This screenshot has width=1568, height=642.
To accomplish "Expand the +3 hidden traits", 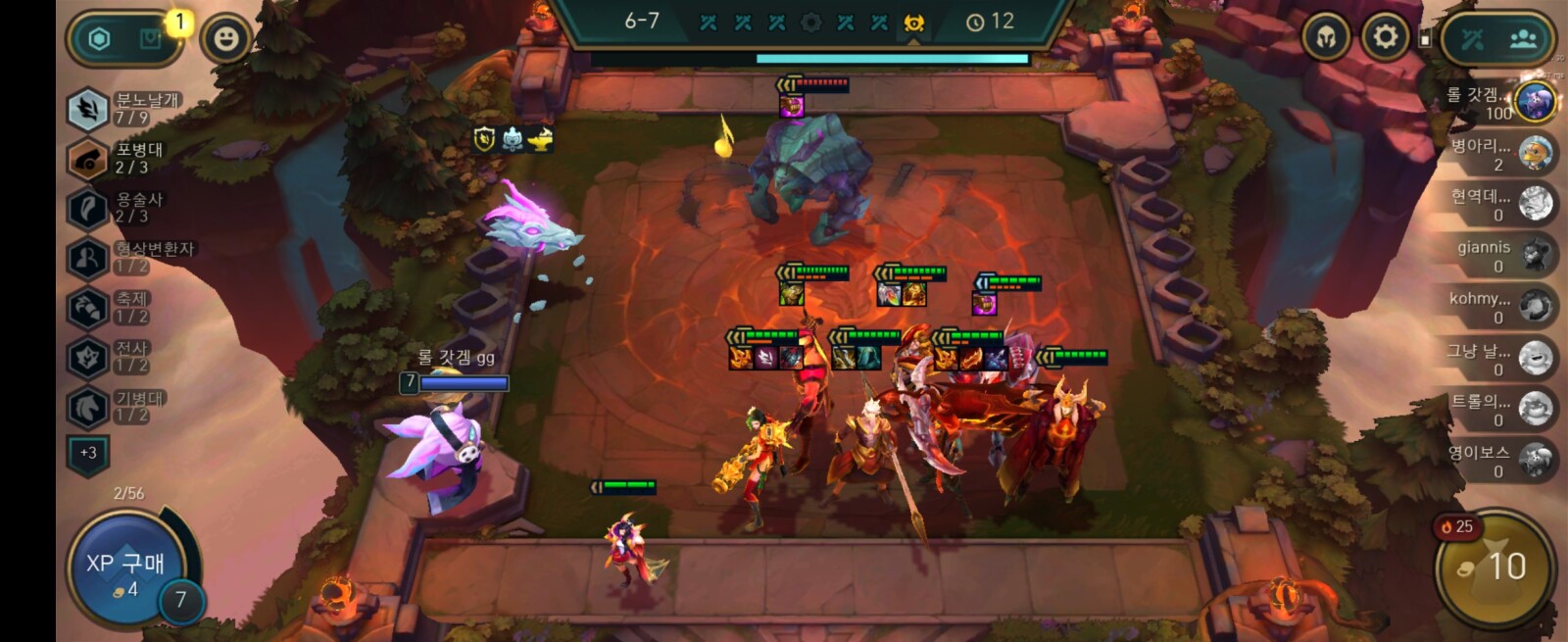I will pyautogui.click(x=88, y=453).
